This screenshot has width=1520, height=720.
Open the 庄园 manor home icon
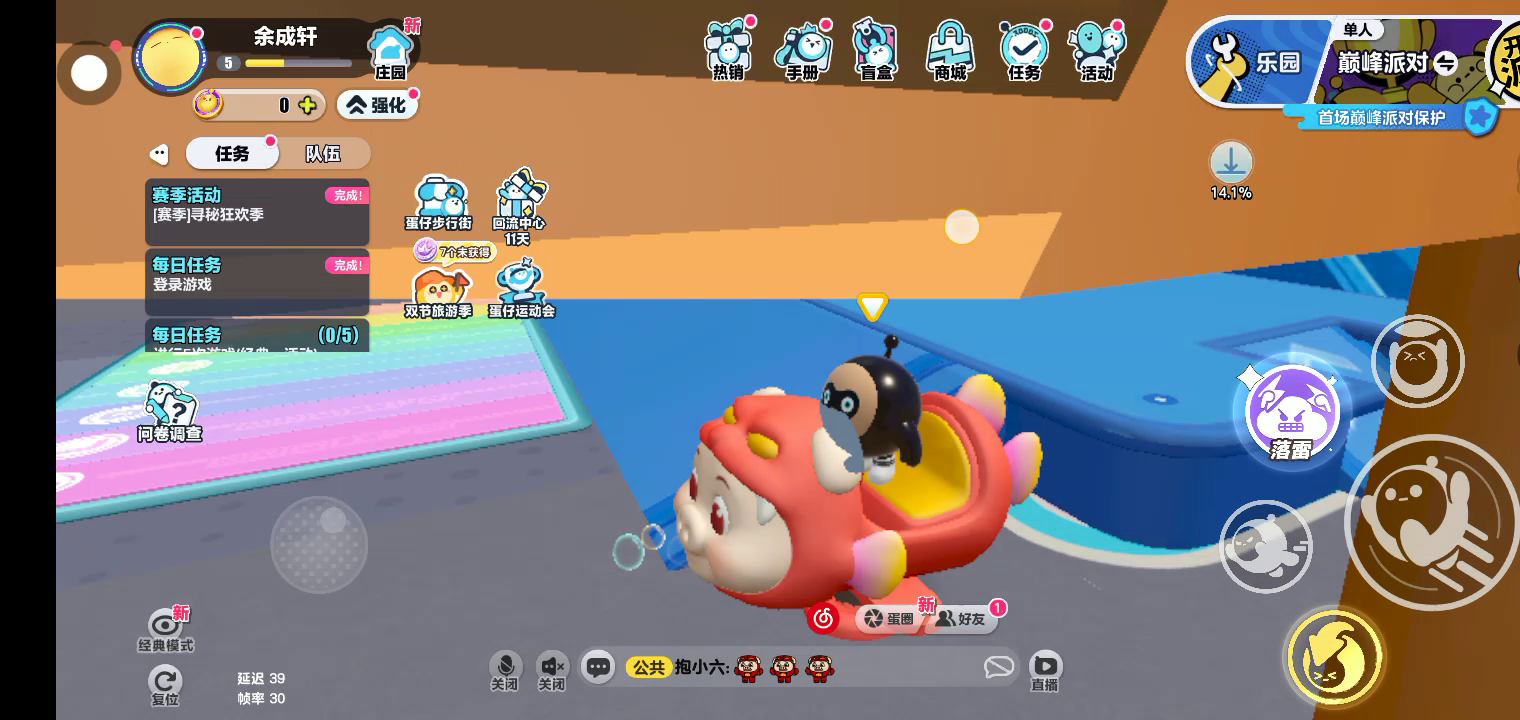coord(390,52)
